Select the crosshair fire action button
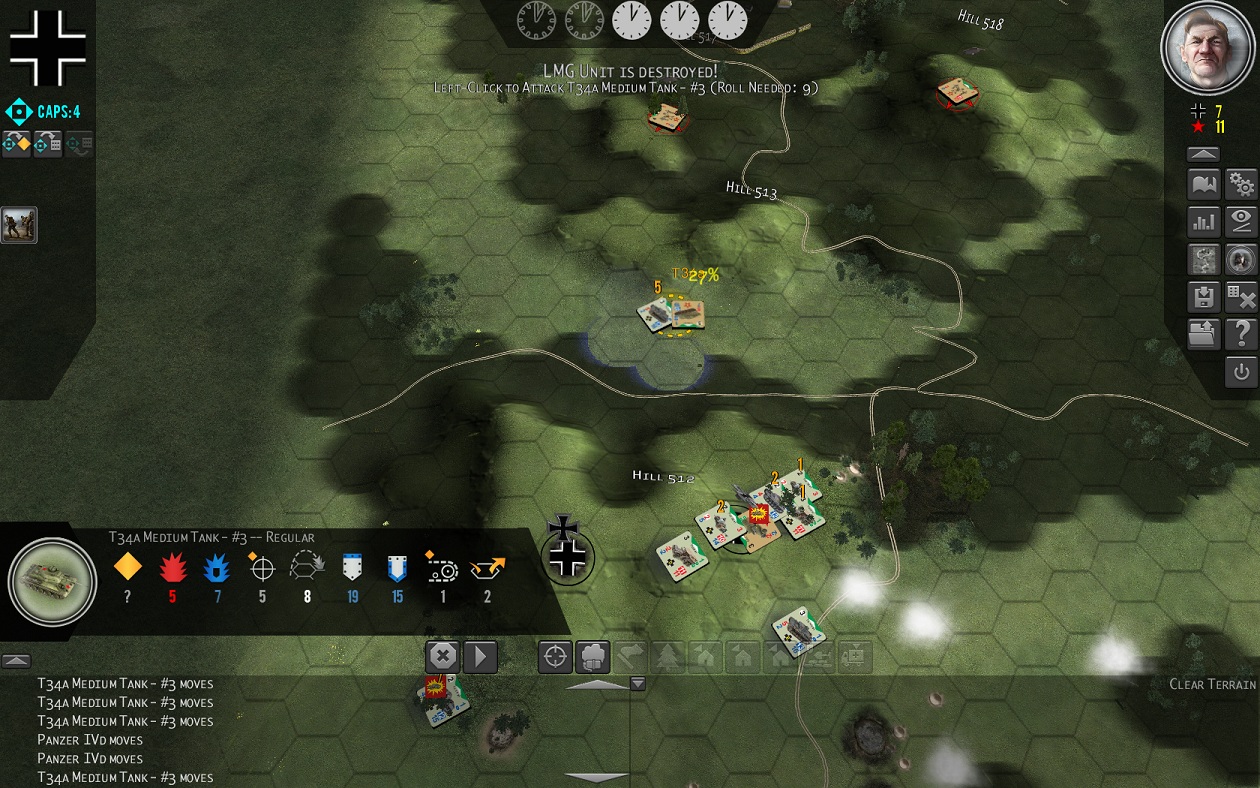Image resolution: width=1260 pixels, height=788 pixels. click(x=556, y=657)
